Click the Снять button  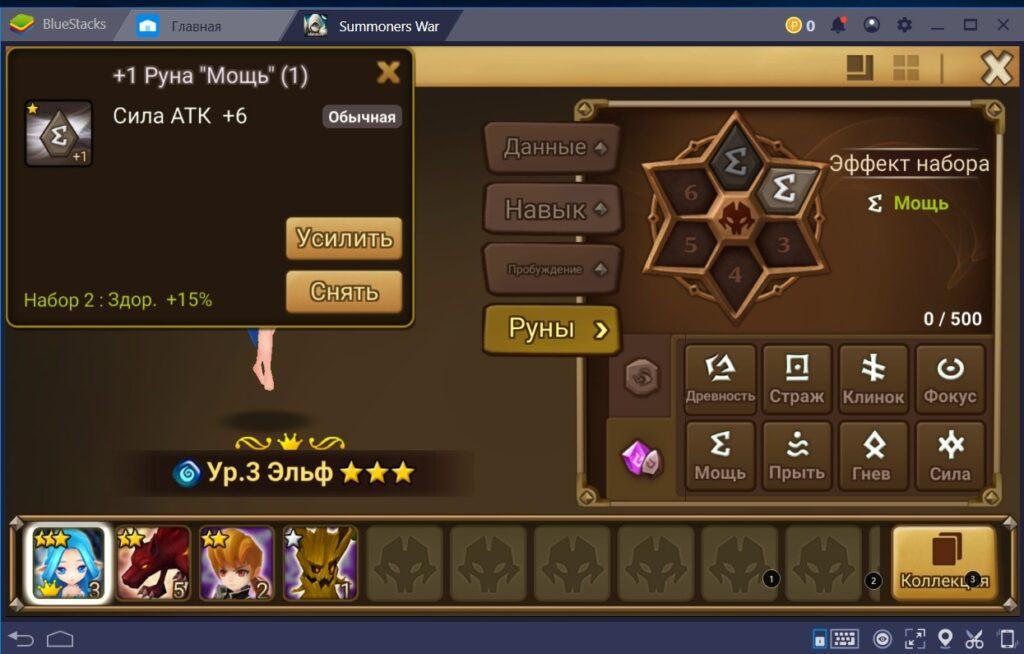click(x=344, y=292)
